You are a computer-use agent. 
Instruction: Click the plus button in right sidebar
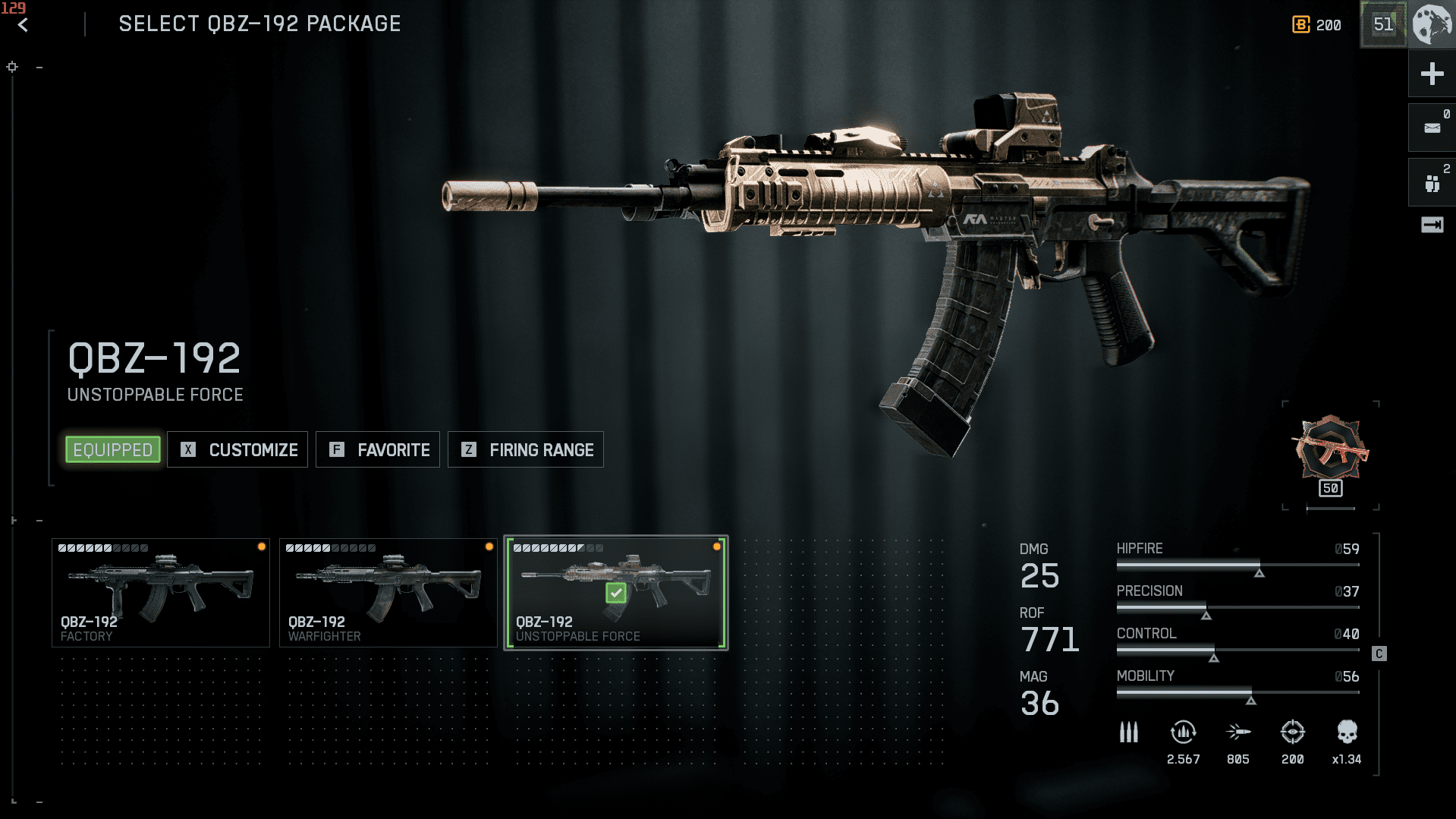point(1432,74)
